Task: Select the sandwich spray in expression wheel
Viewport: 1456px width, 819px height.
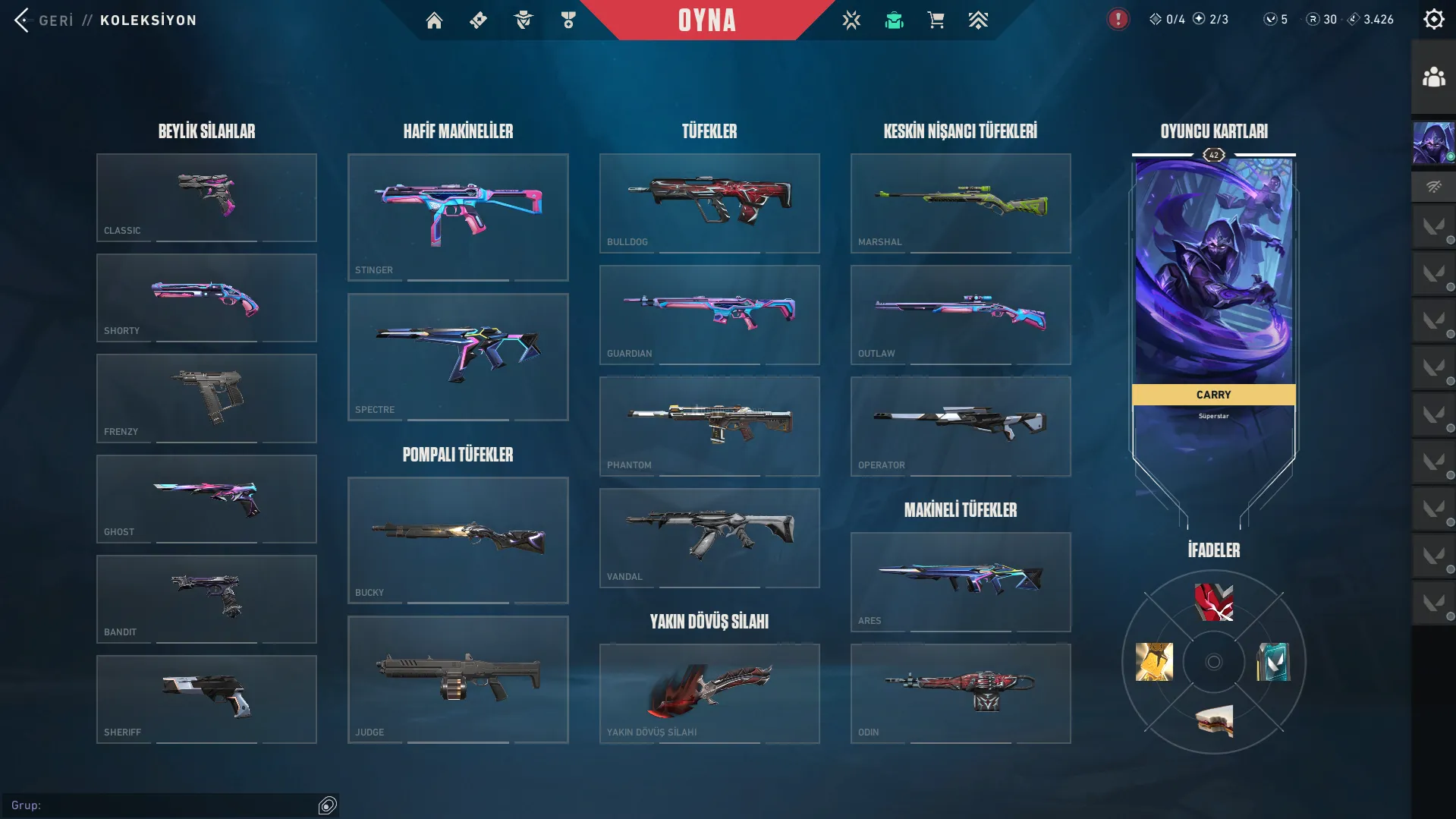Action: tap(1214, 721)
